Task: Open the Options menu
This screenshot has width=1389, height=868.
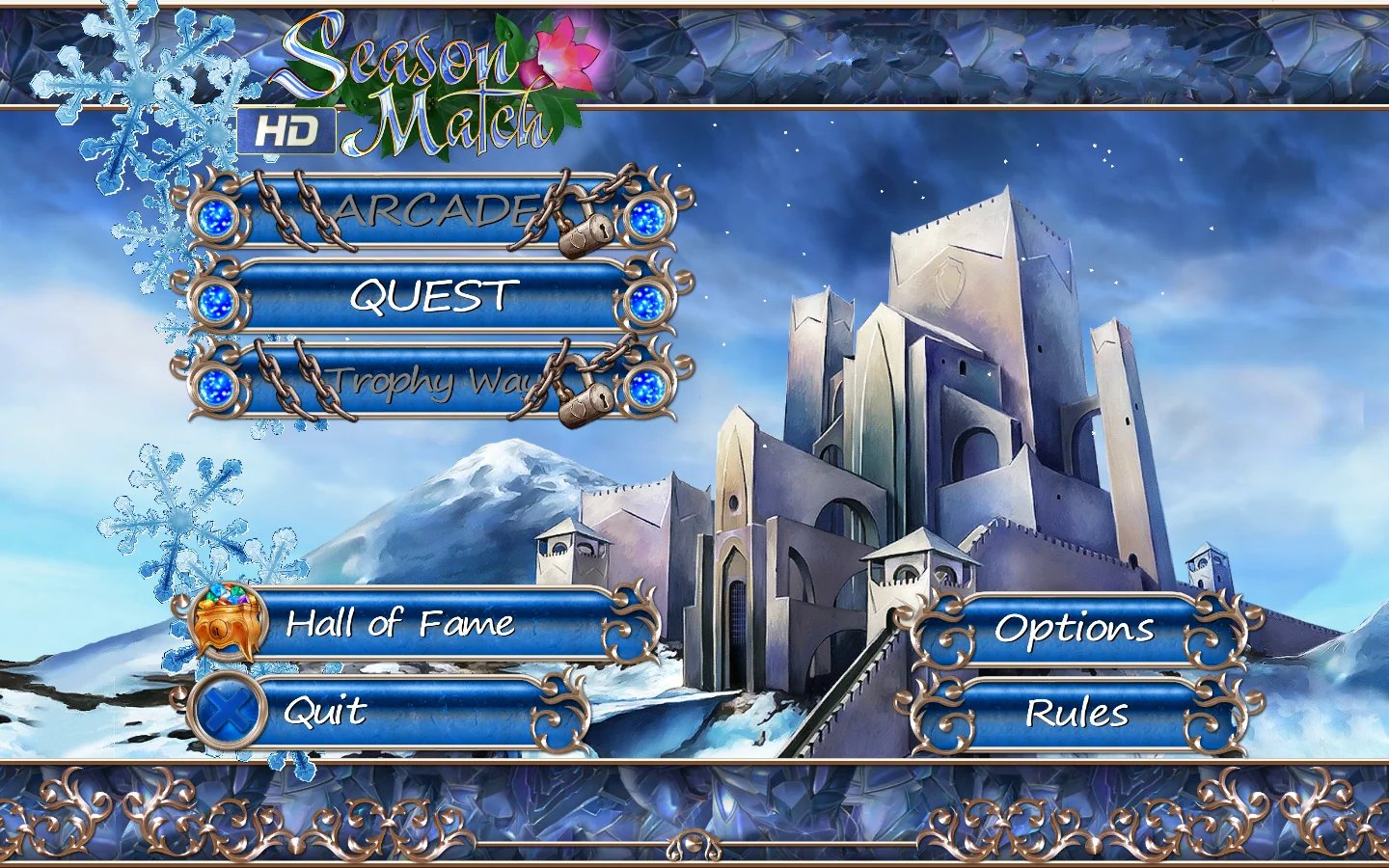Action: point(1075,630)
